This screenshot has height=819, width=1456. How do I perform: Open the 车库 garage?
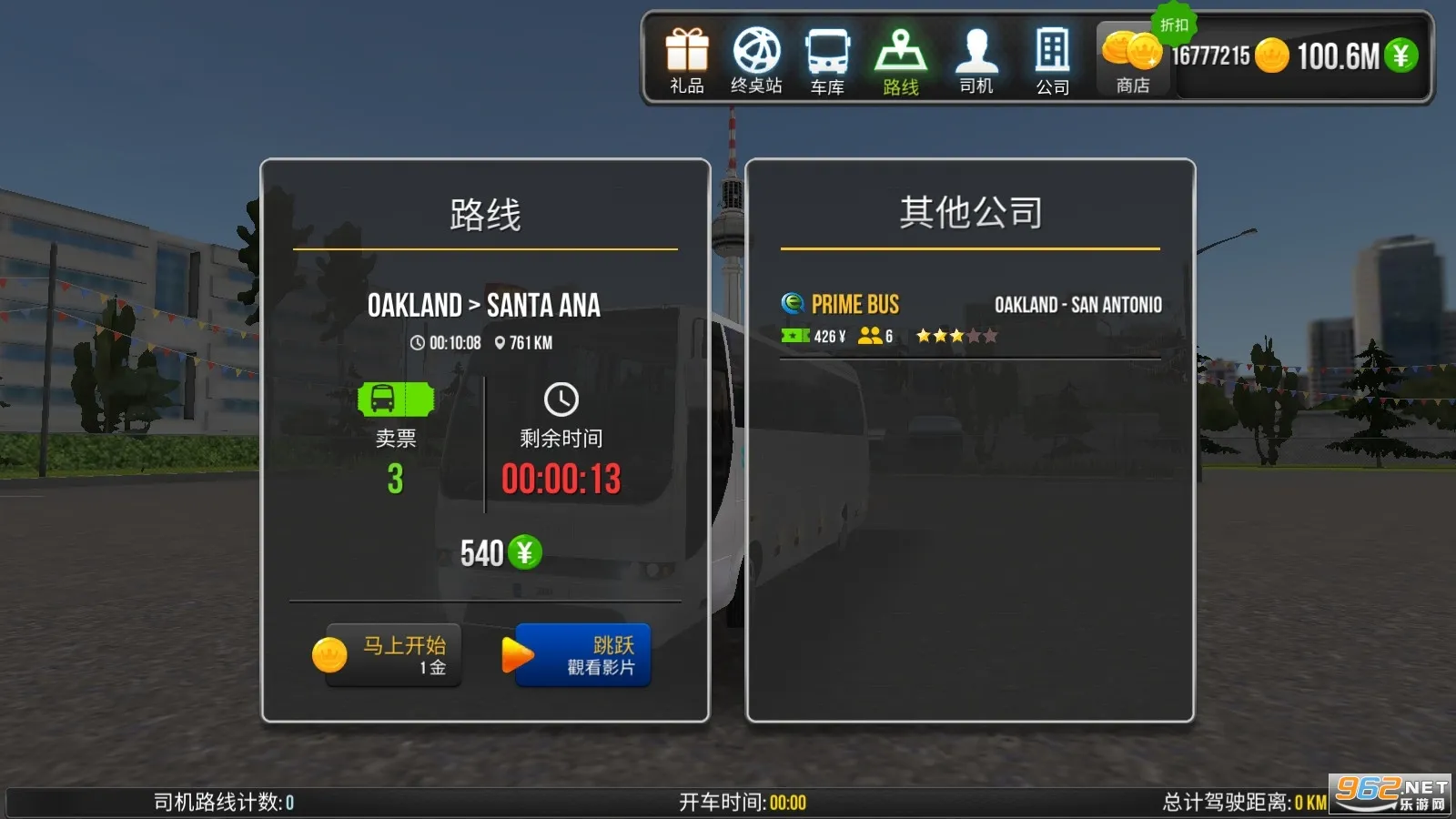826,59
